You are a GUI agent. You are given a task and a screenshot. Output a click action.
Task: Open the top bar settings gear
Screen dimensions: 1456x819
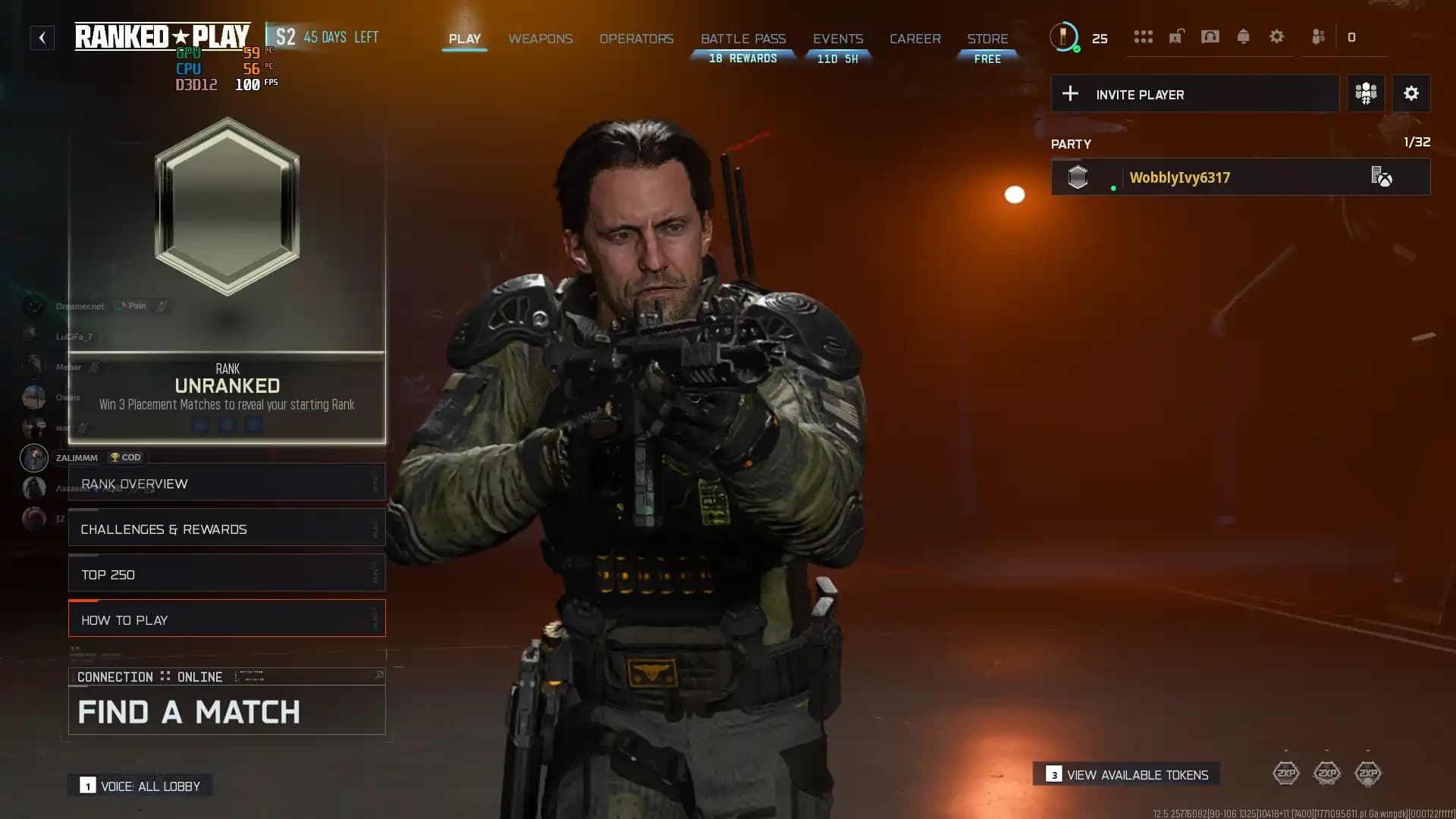1276,36
